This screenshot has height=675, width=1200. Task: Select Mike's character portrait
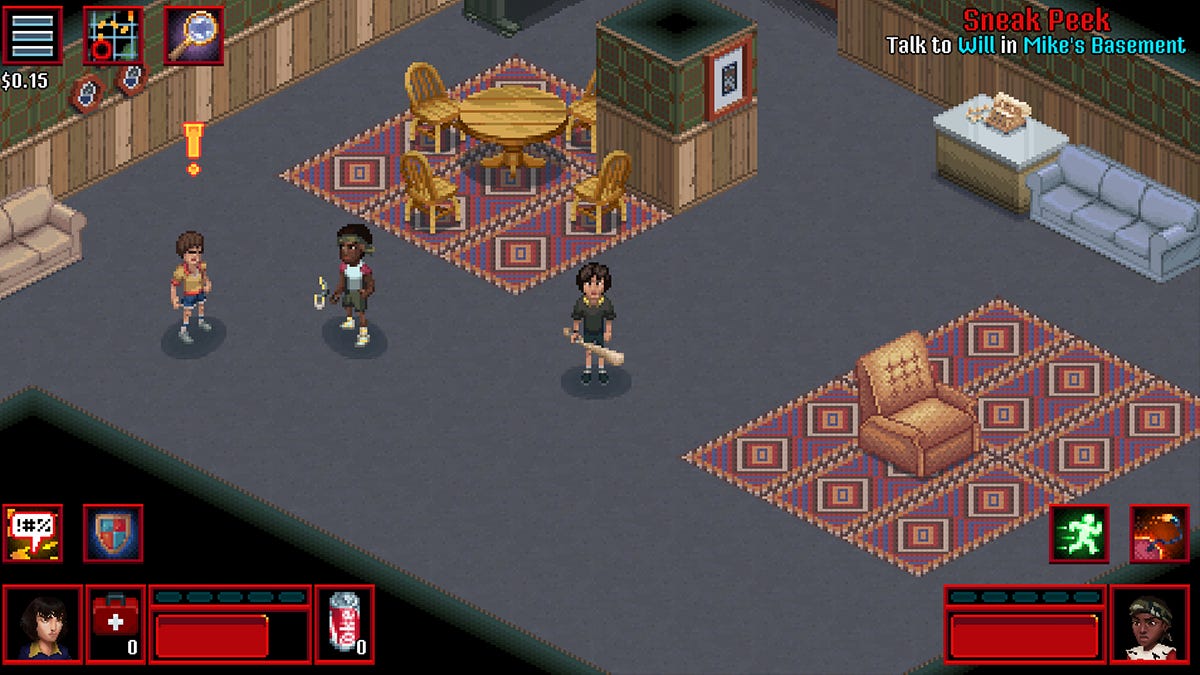(42, 624)
